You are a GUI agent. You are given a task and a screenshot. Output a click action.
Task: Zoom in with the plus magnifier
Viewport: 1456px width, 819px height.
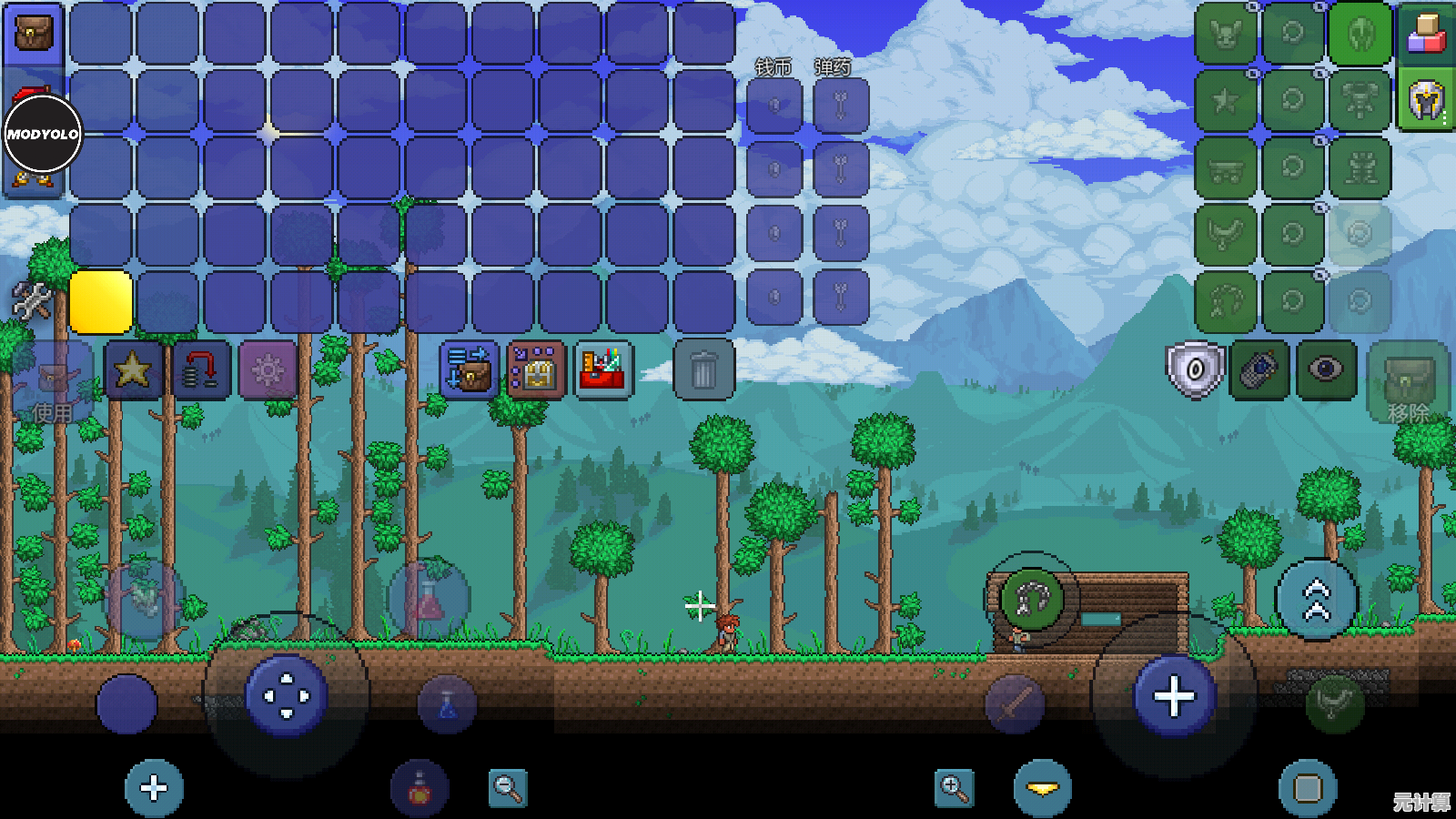[954, 788]
